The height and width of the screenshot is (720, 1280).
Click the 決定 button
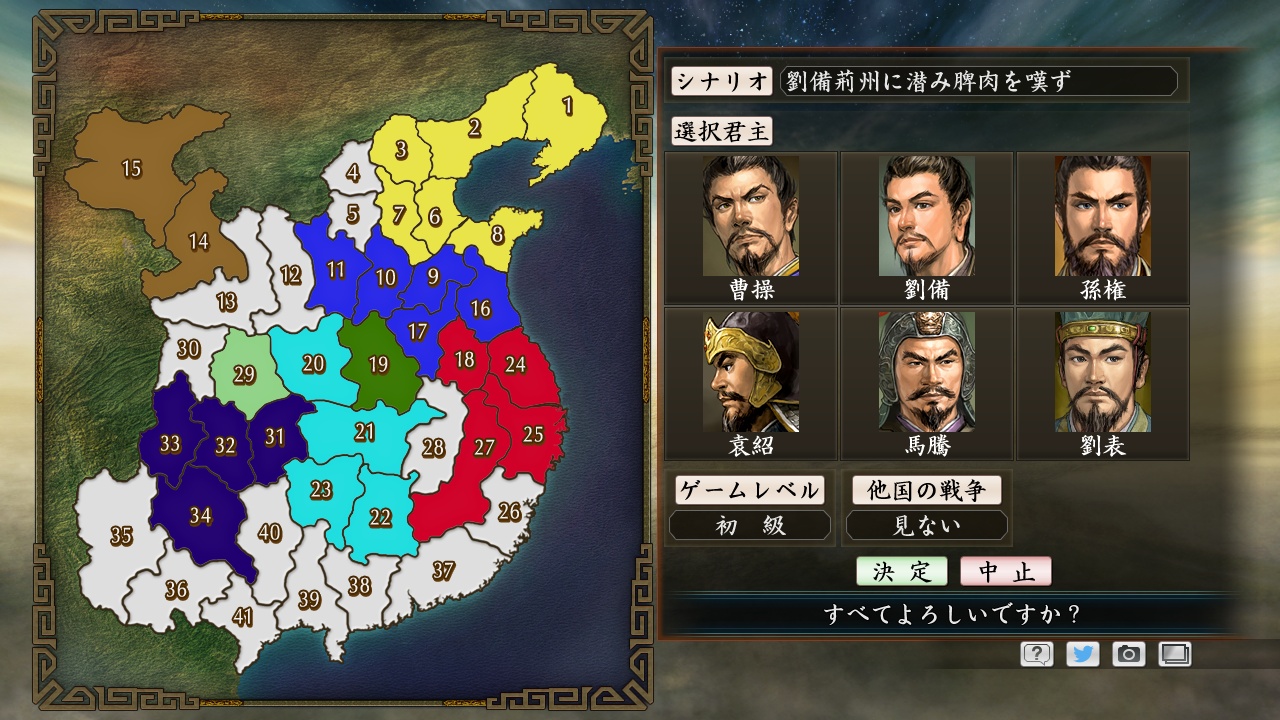900,570
